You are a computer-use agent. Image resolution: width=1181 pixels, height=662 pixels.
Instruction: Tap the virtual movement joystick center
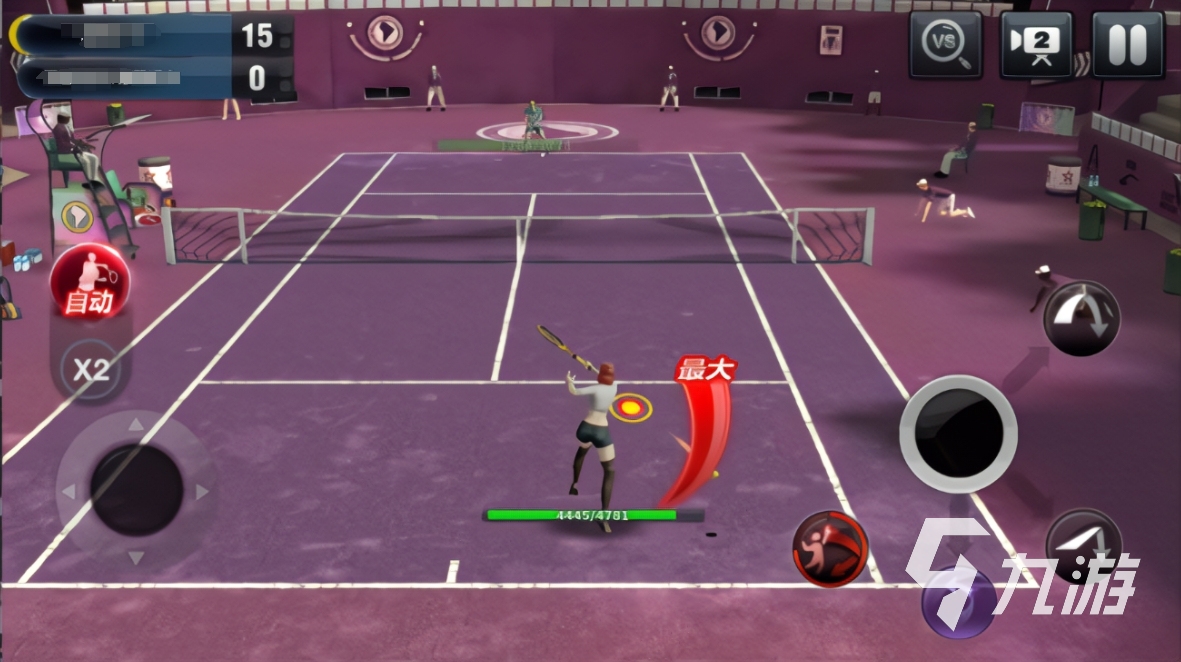coord(136,490)
